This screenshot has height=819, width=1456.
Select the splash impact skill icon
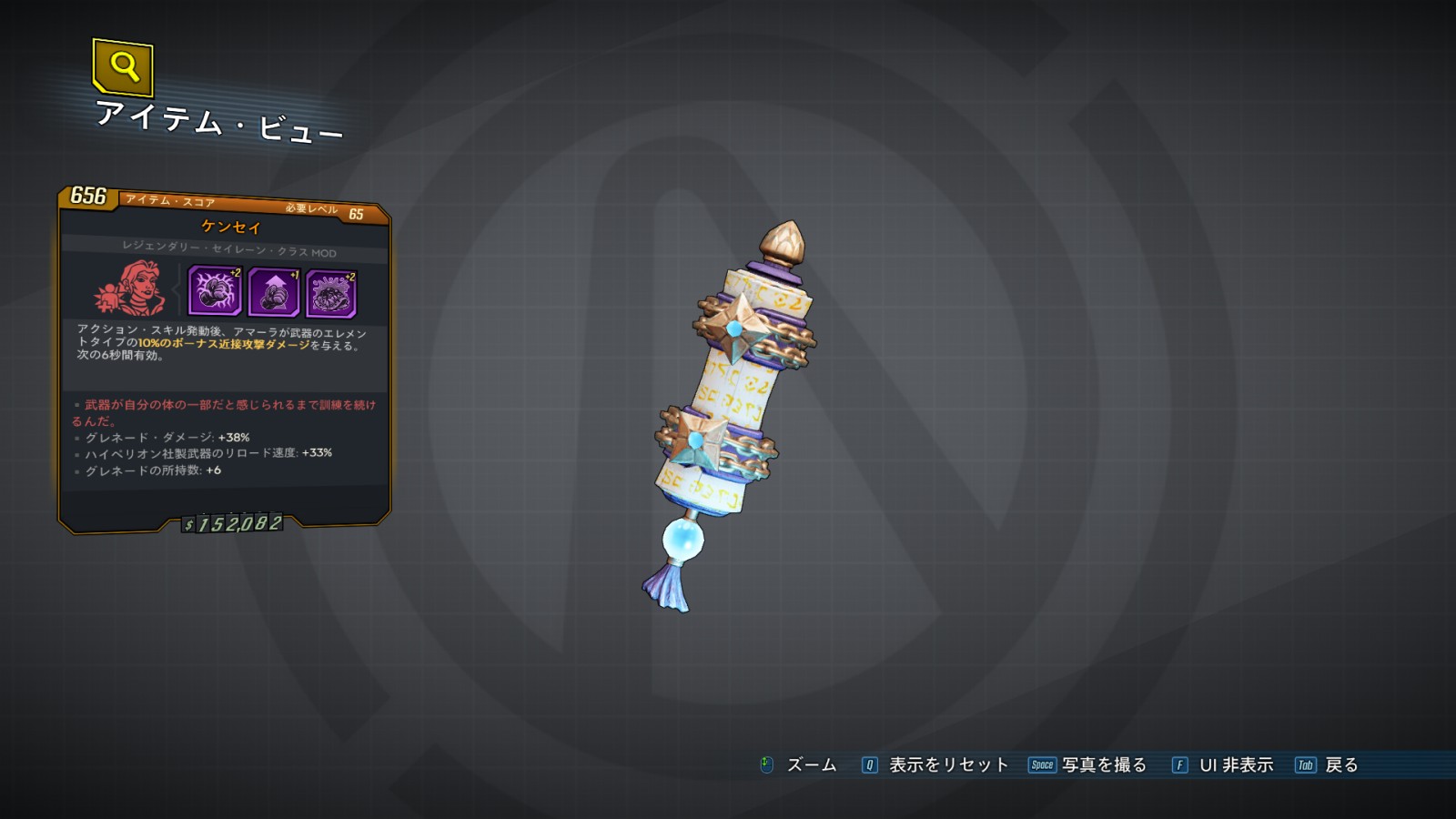331,293
